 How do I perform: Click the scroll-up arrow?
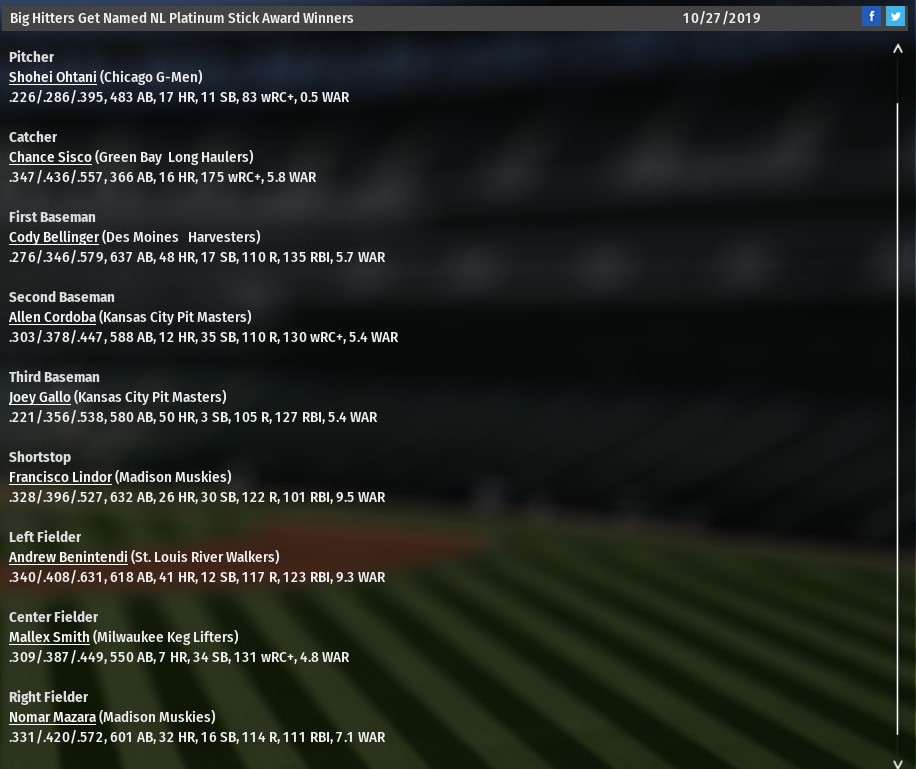click(x=898, y=50)
